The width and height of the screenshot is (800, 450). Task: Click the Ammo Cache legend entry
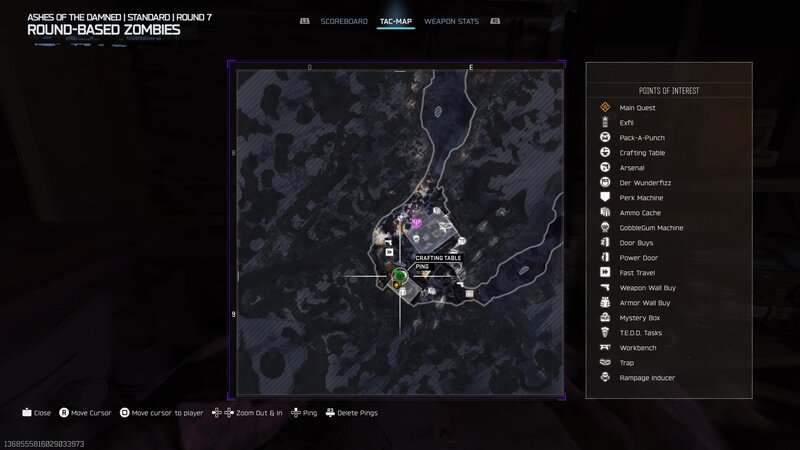[640, 213]
